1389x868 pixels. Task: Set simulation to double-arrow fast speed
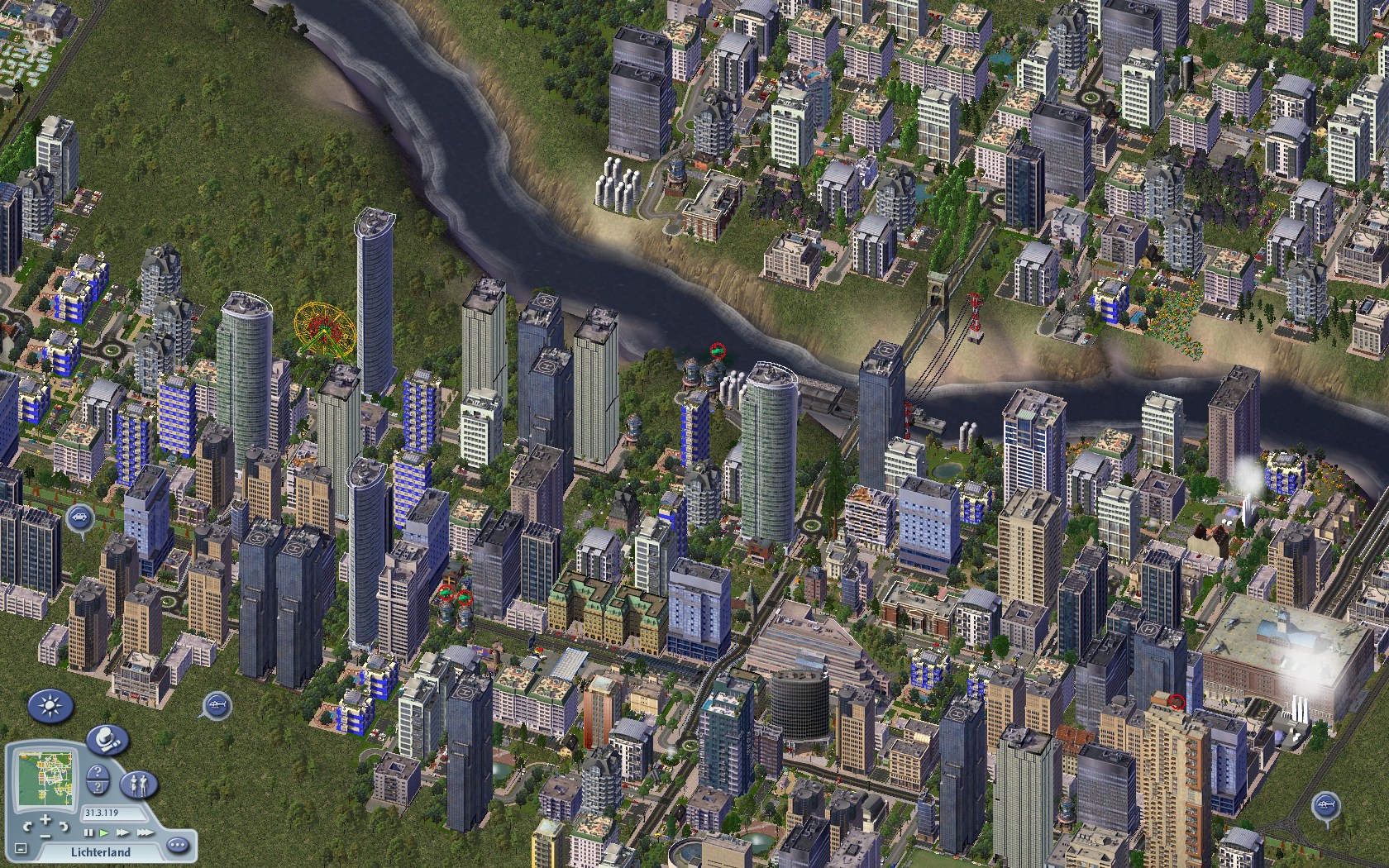coord(122,832)
